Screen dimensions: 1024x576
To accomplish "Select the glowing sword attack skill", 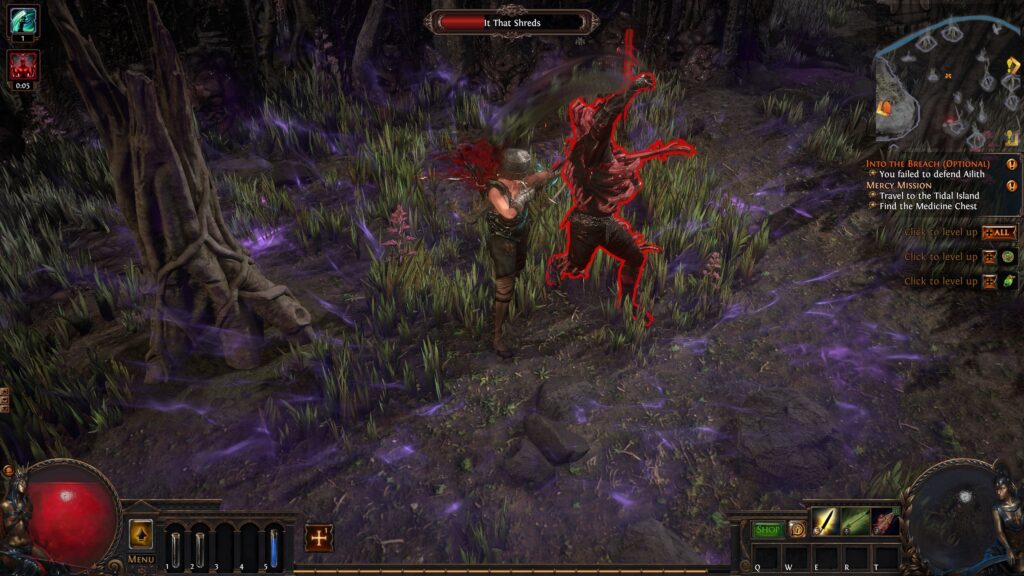I will (824, 521).
